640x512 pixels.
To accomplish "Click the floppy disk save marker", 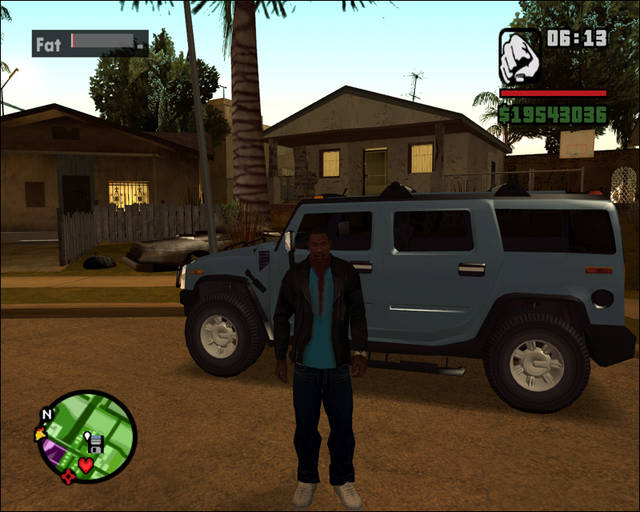I will (95, 442).
